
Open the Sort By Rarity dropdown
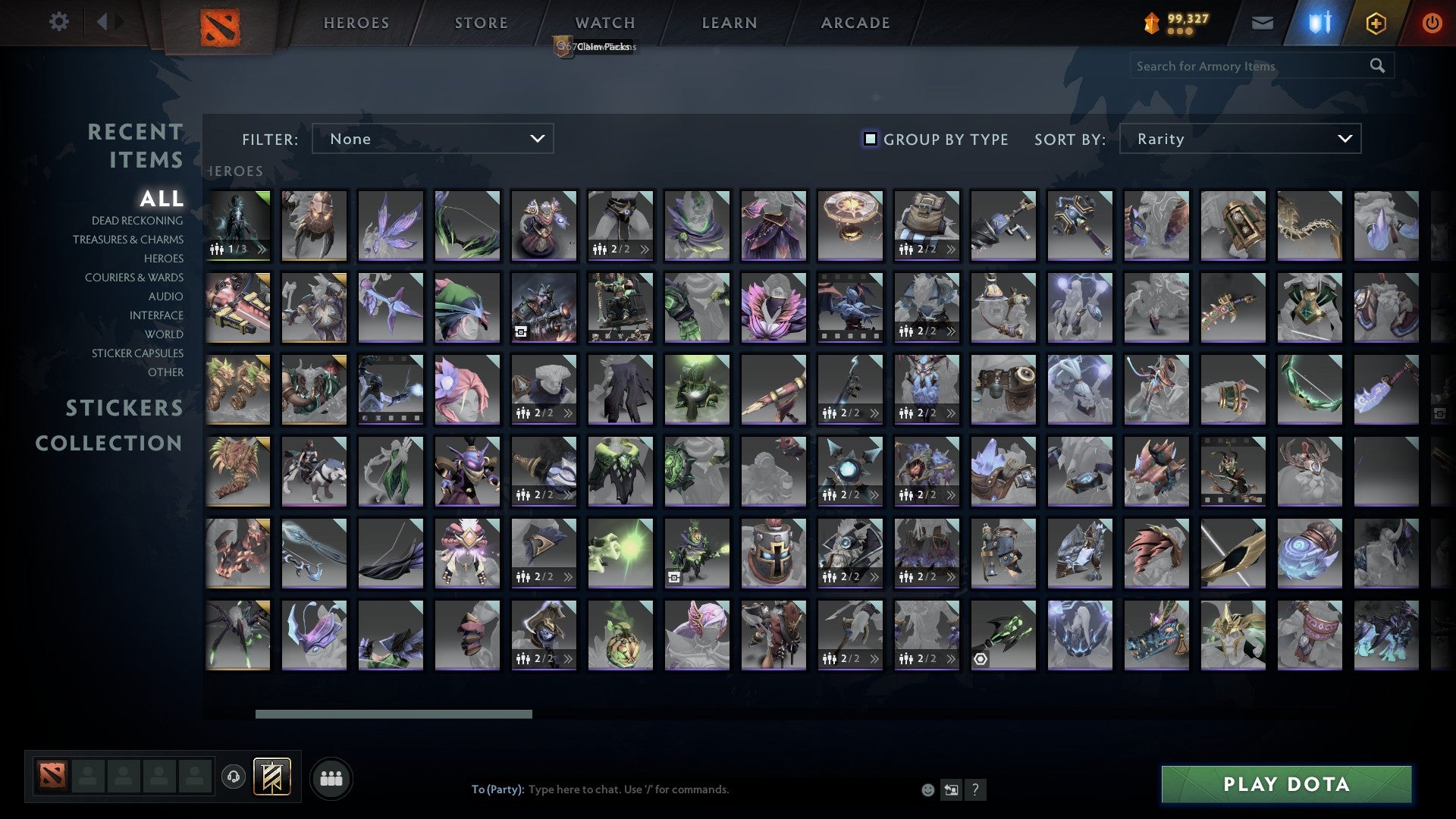1239,139
